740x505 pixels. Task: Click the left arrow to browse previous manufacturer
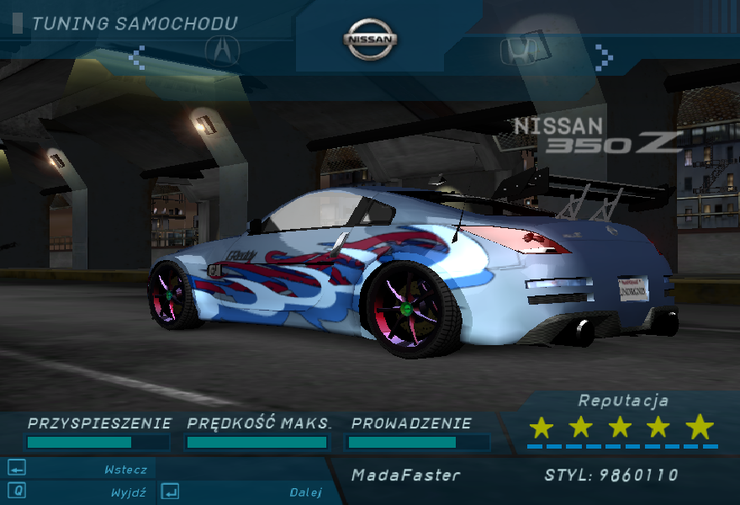[138, 54]
